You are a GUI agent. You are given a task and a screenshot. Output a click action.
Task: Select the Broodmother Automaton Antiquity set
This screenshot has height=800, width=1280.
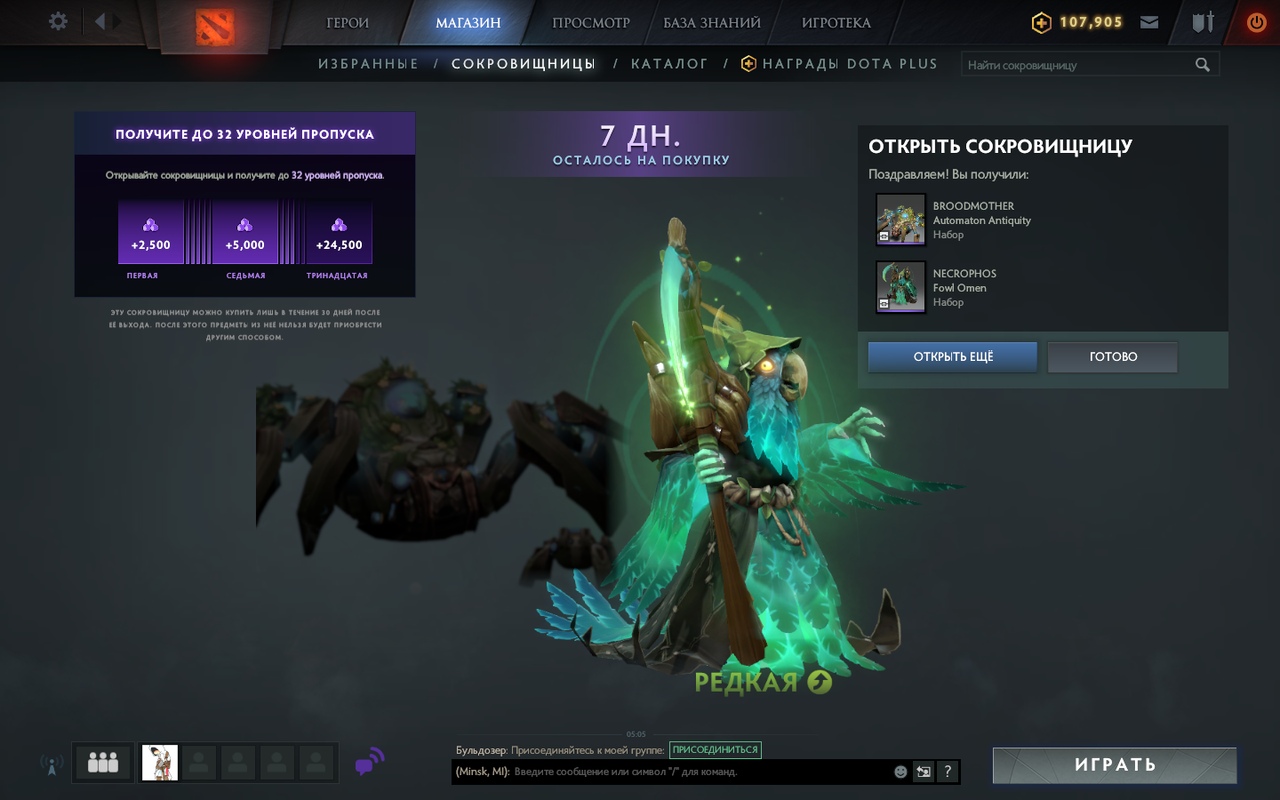click(901, 220)
